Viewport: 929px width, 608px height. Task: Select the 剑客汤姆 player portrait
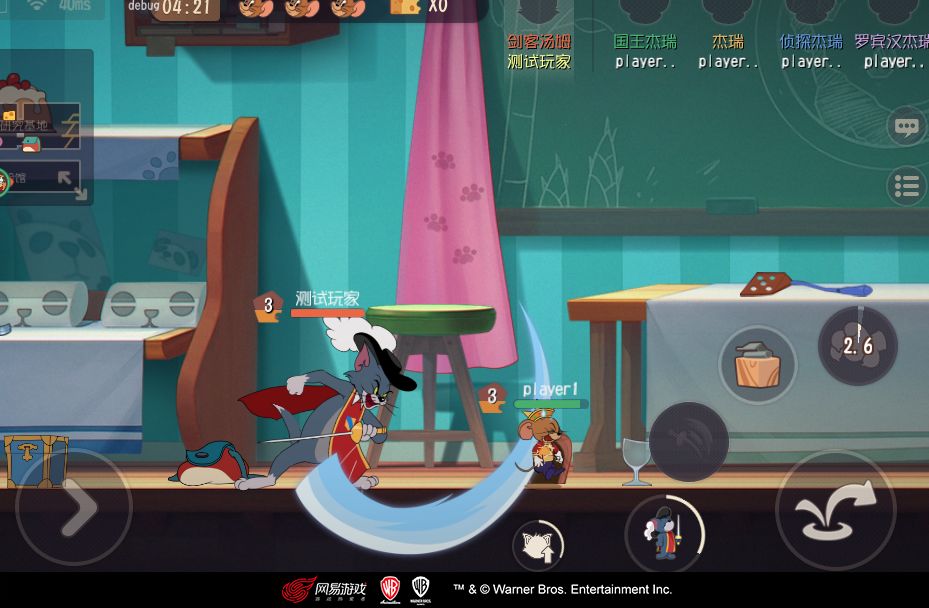pos(539,14)
